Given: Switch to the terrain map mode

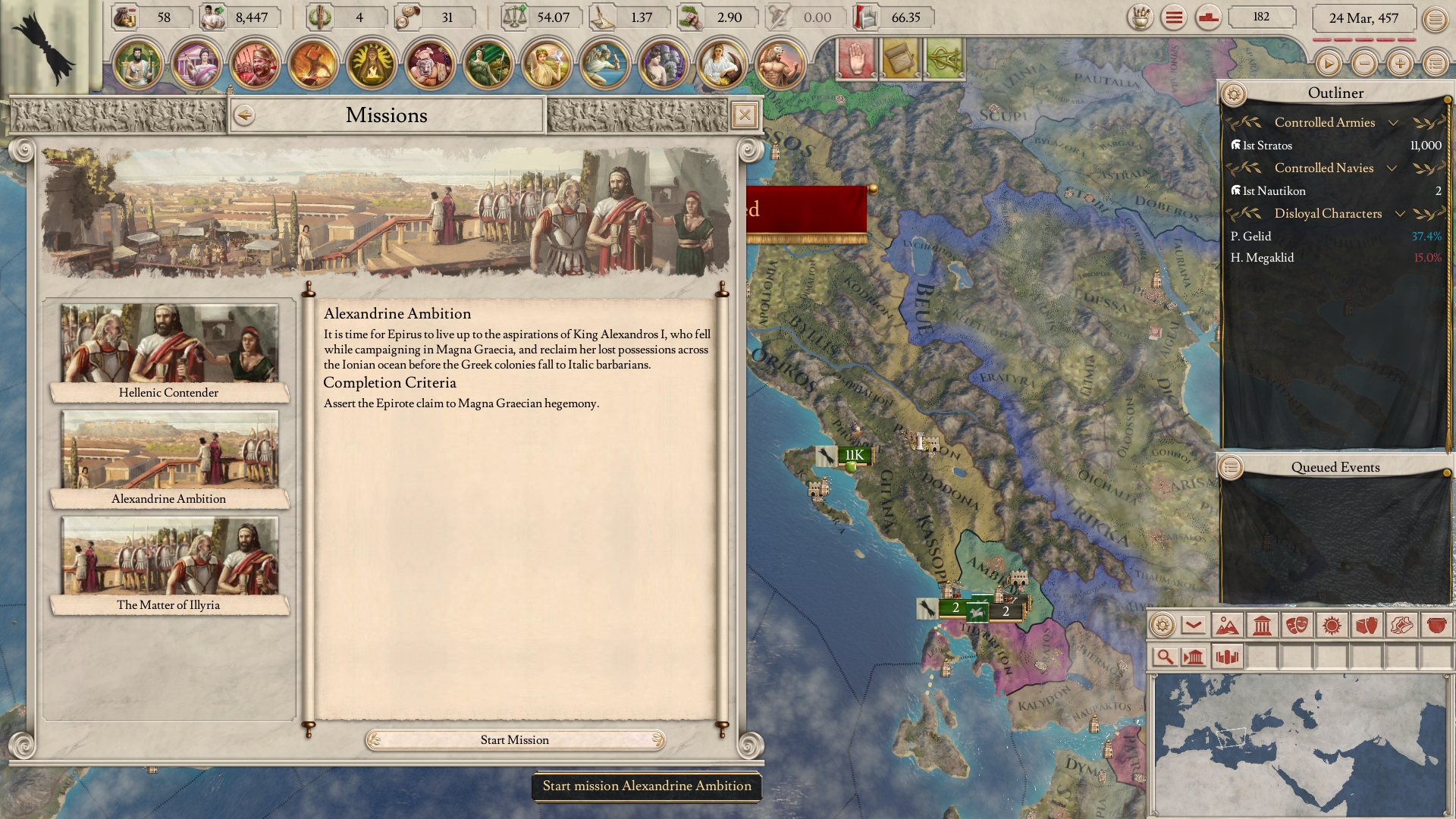Looking at the screenshot, I should 1227,626.
